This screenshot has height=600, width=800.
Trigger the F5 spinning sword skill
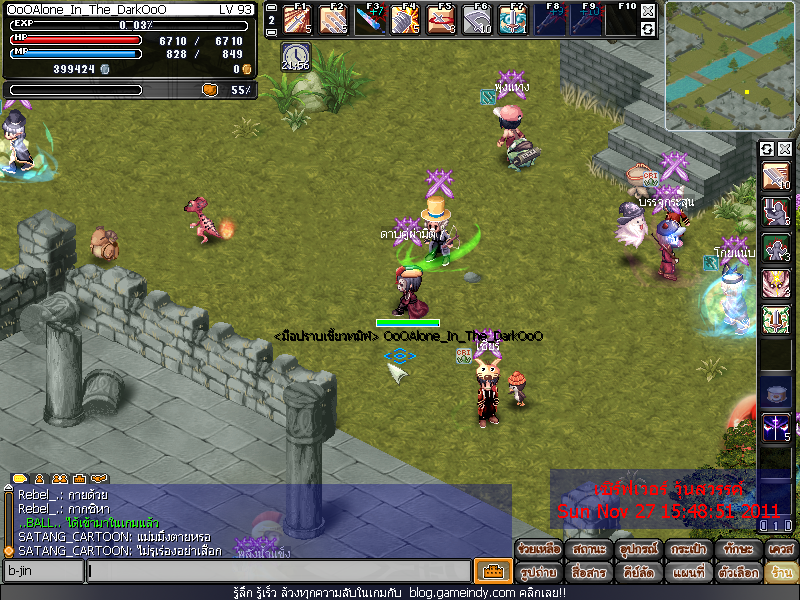(441, 19)
